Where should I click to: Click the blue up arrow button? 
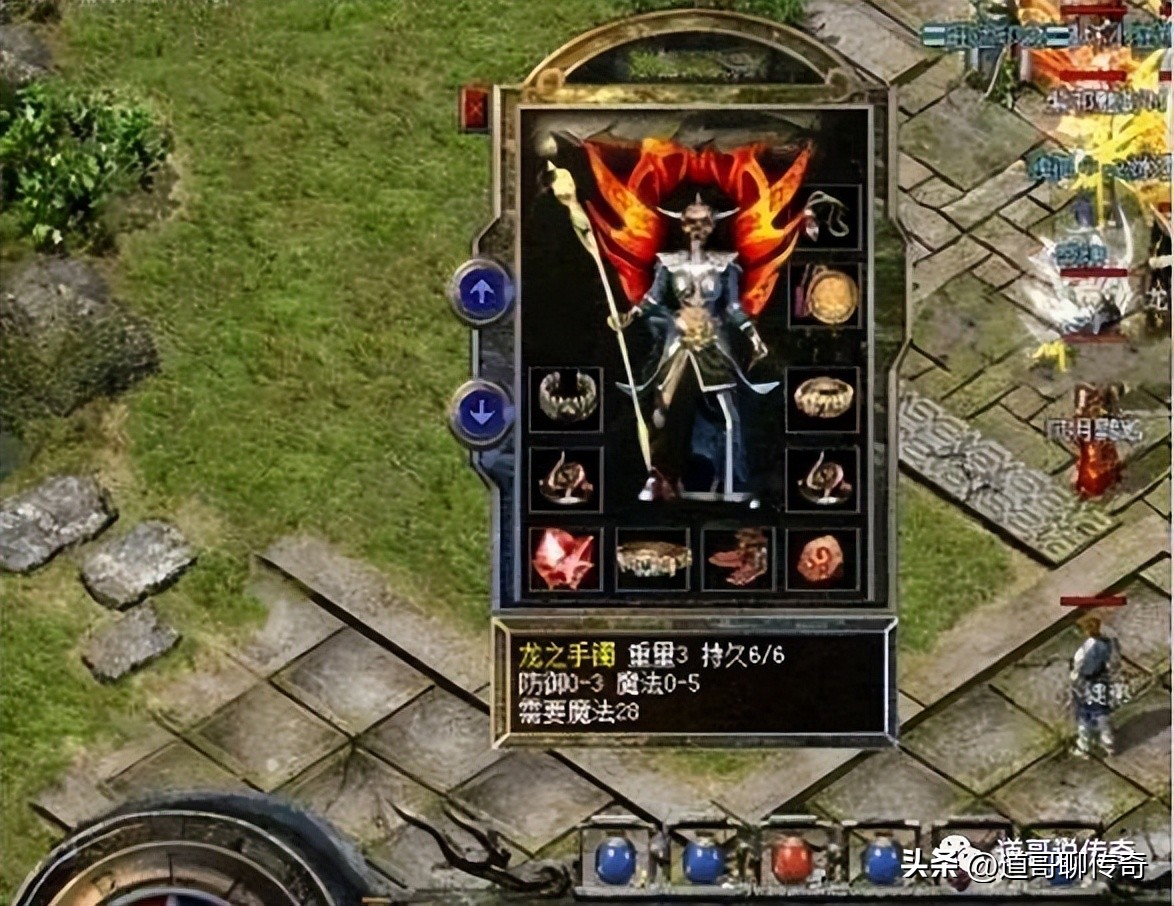[x=482, y=292]
